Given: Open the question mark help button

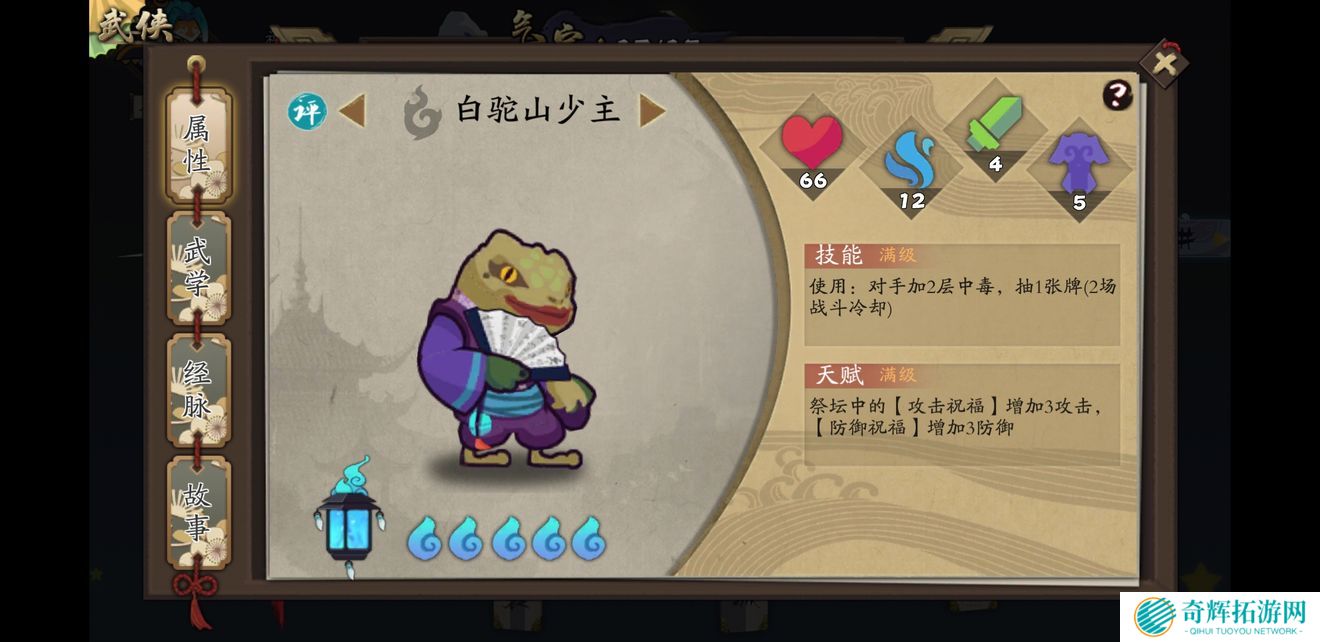Looking at the screenshot, I should (x=1118, y=95).
